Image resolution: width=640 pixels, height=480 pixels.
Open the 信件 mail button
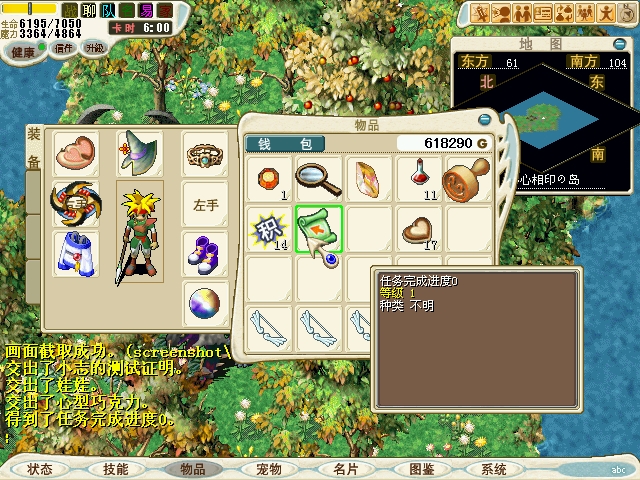(x=63, y=48)
